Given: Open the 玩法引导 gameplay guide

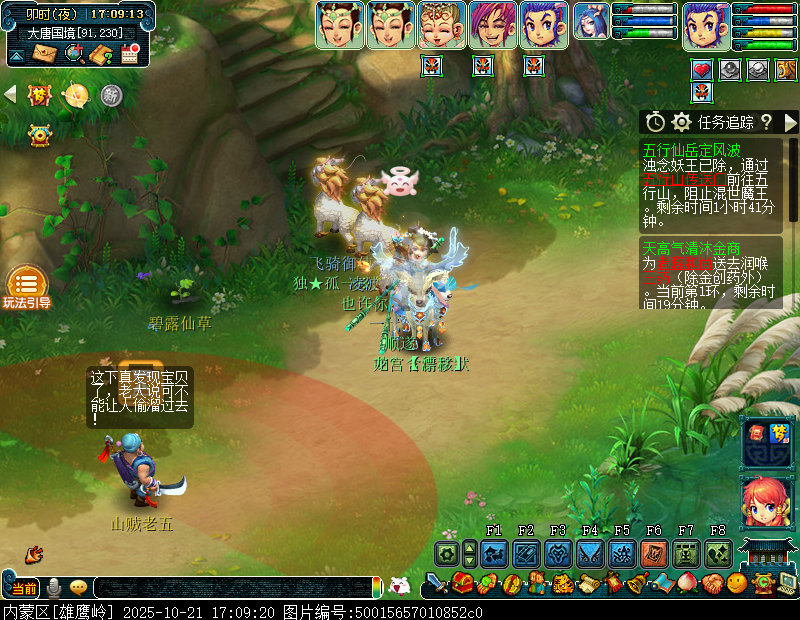Looking at the screenshot, I should click(x=26, y=288).
